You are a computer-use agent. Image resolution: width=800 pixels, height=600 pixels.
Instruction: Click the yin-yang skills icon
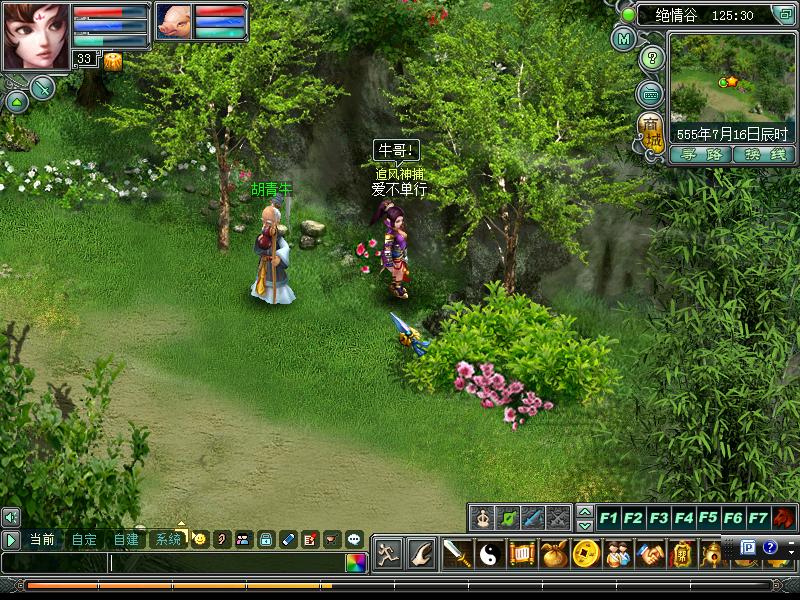tap(488, 553)
